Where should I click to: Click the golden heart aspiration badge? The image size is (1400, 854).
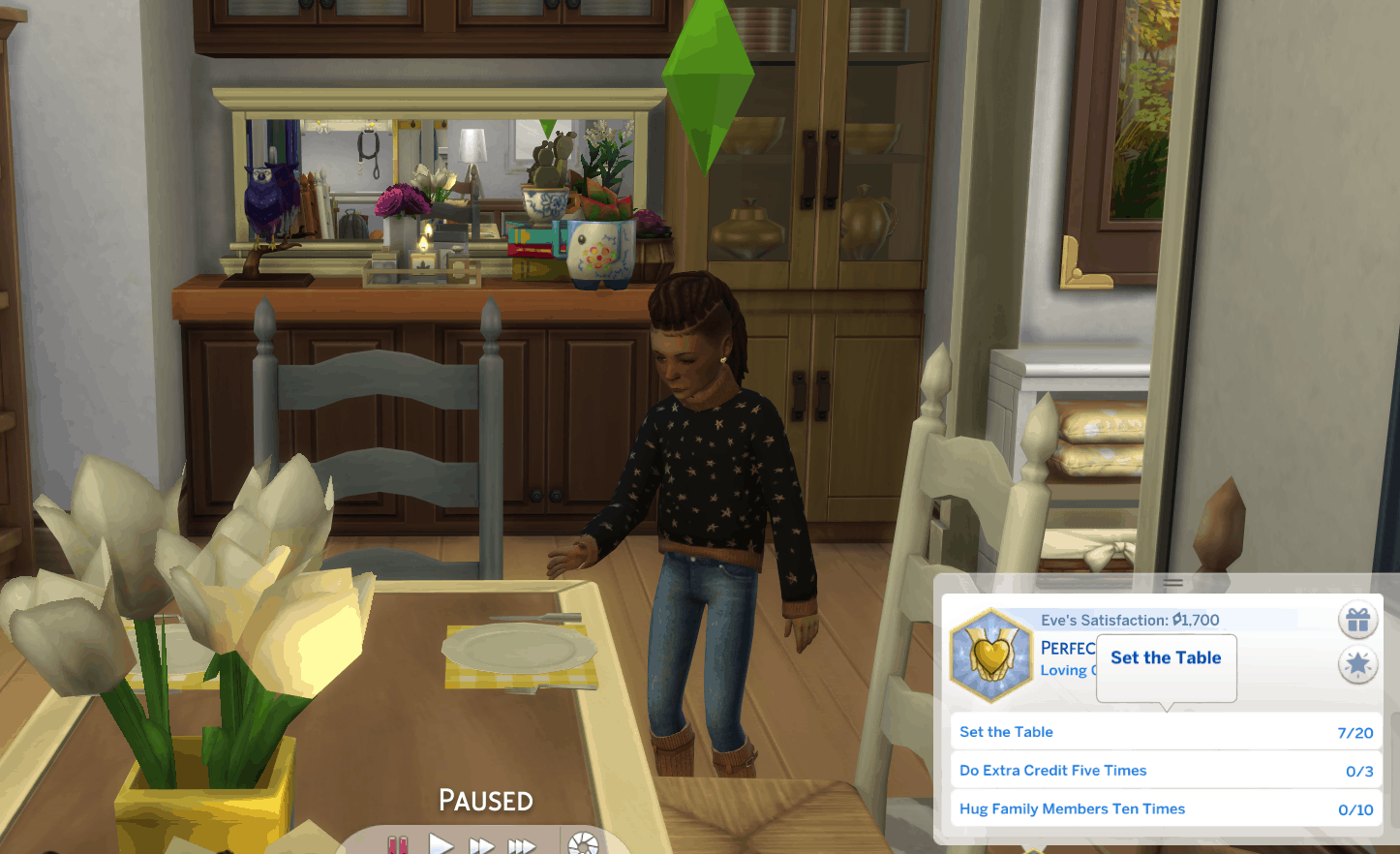pyautogui.click(x=990, y=656)
